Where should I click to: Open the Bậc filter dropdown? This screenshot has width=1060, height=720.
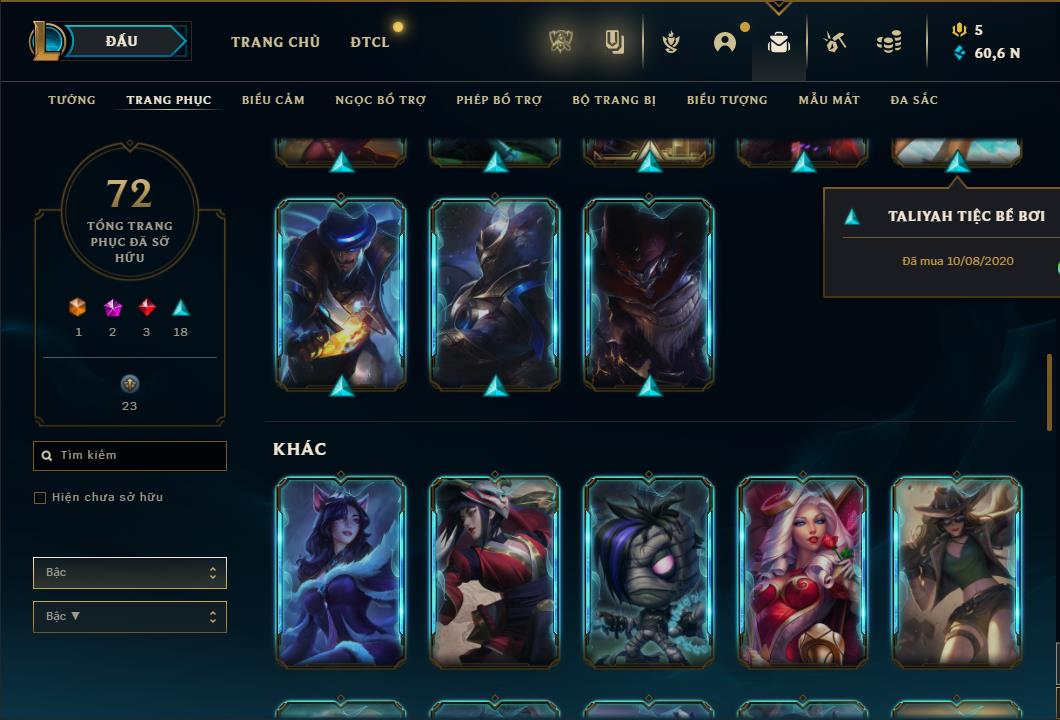(x=130, y=573)
